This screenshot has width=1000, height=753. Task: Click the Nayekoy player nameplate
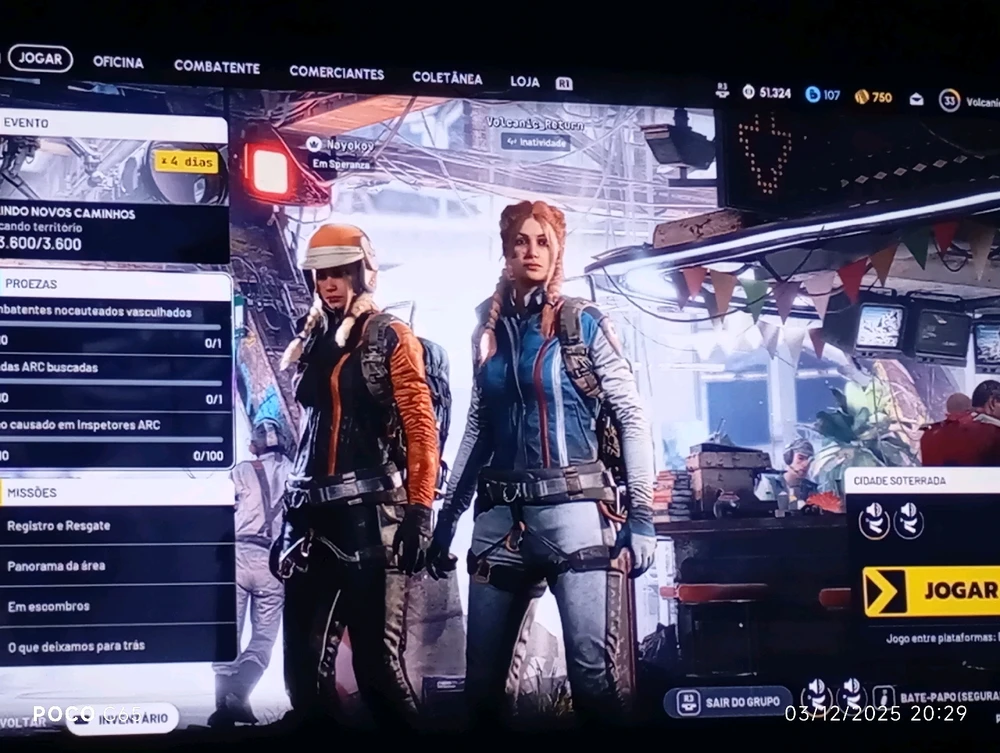pyautogui.click(x=338, y=152)
